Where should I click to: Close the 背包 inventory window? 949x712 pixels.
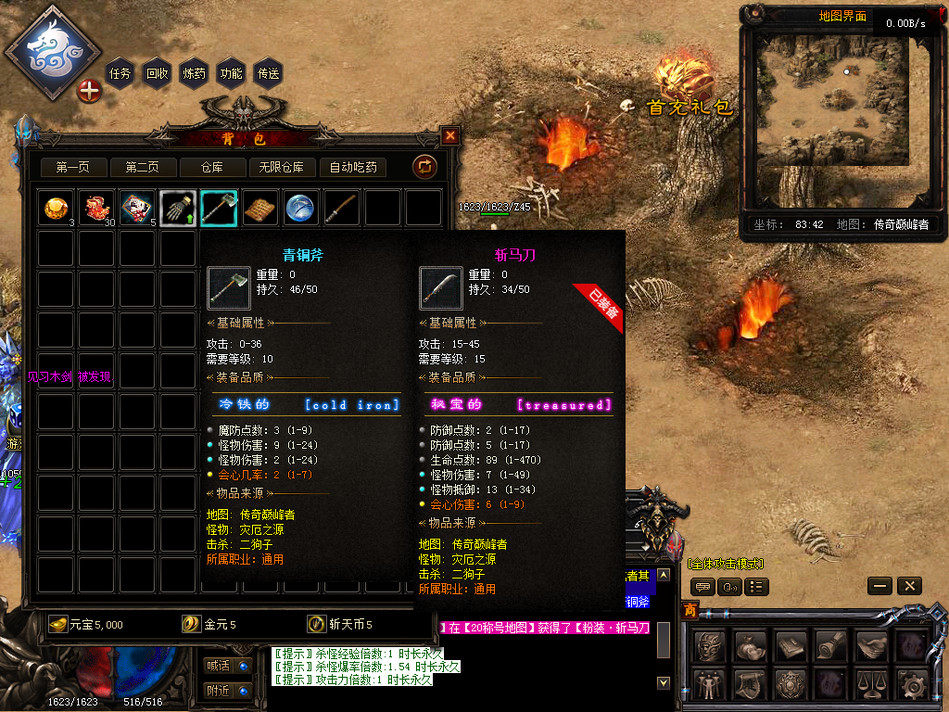[x=450, y=136]
